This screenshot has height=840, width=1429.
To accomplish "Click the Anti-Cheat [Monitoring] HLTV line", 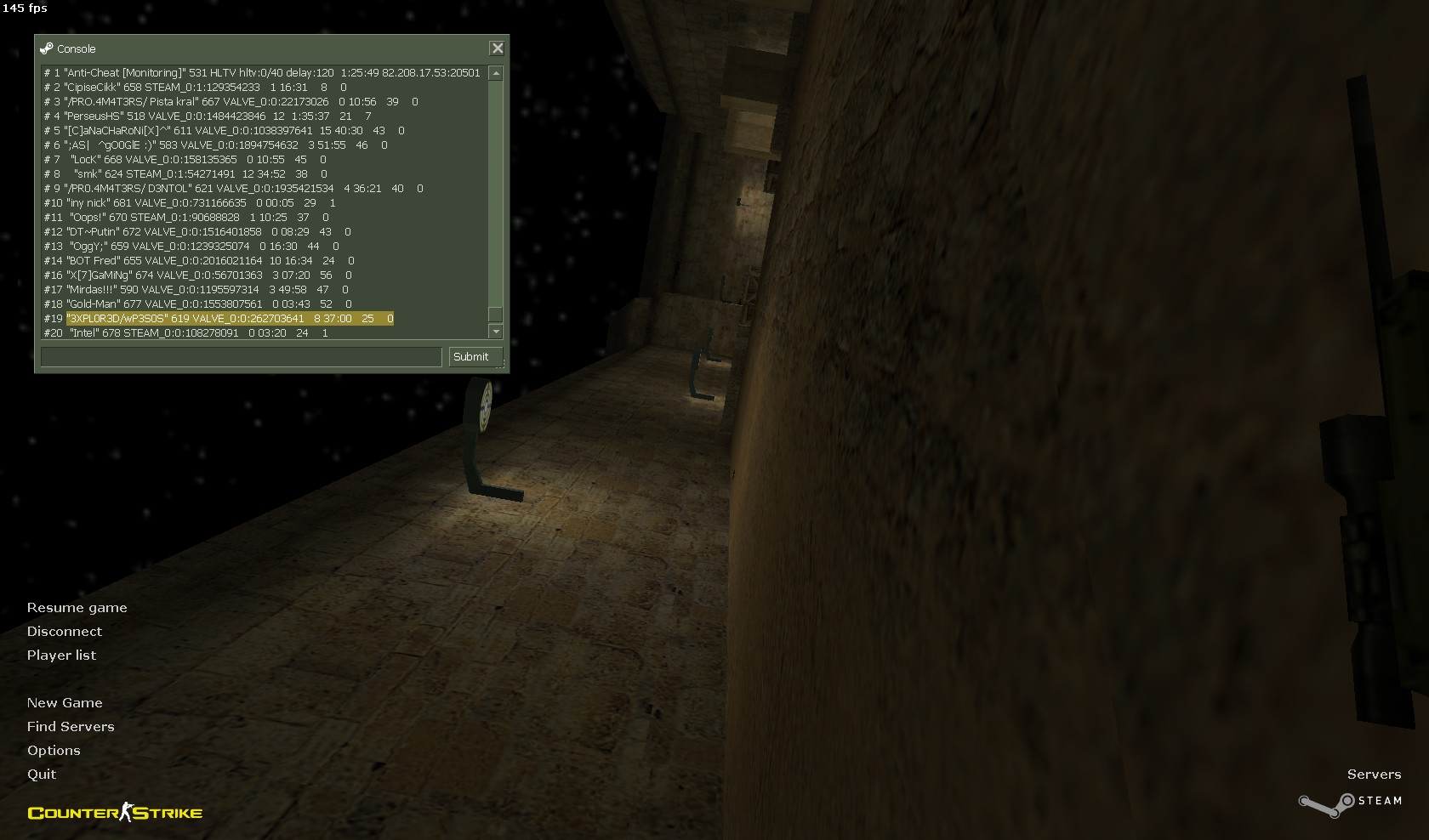I will coord(262,73).
